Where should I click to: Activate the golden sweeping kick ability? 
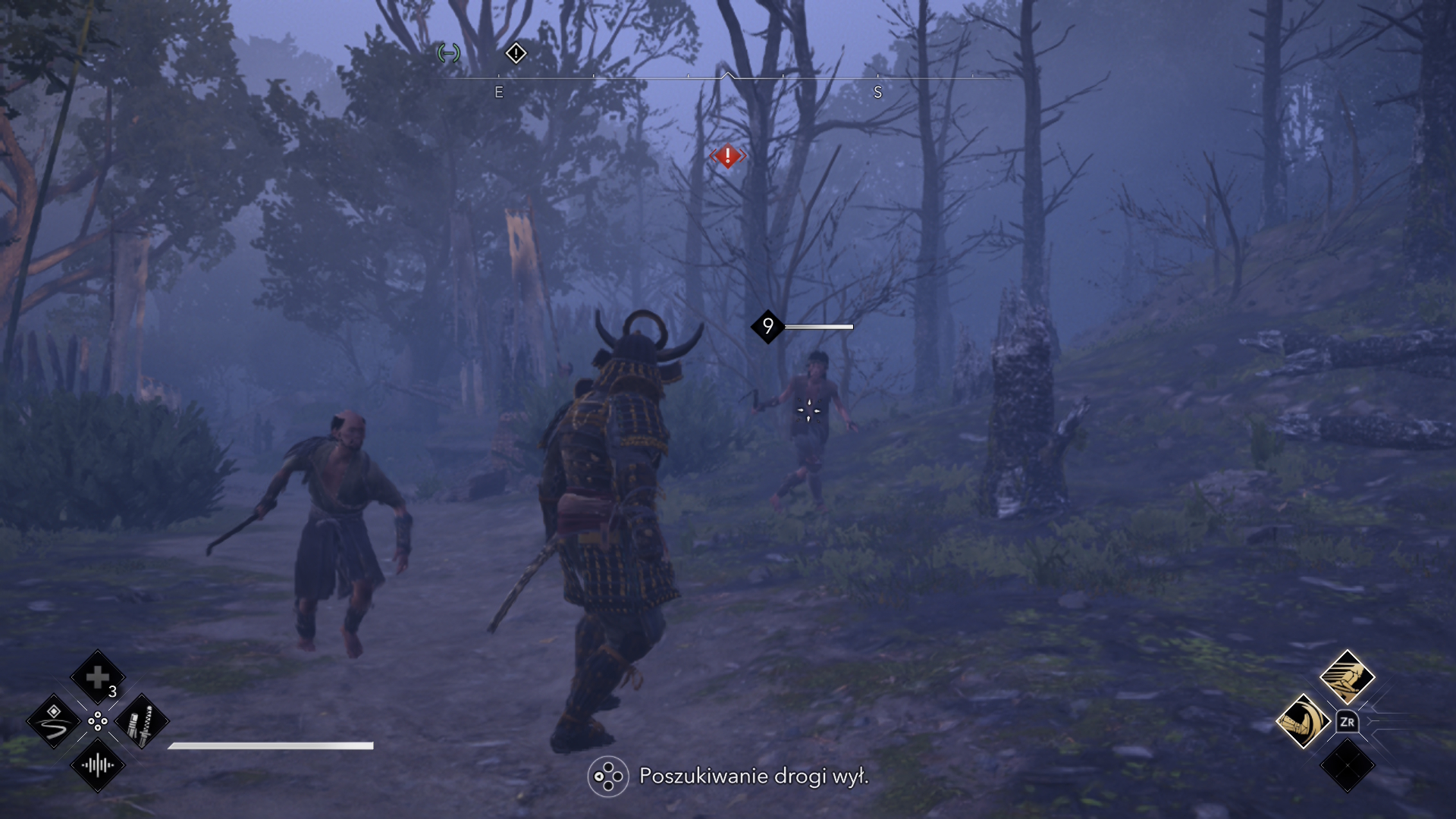click(x=1303, y=721)
